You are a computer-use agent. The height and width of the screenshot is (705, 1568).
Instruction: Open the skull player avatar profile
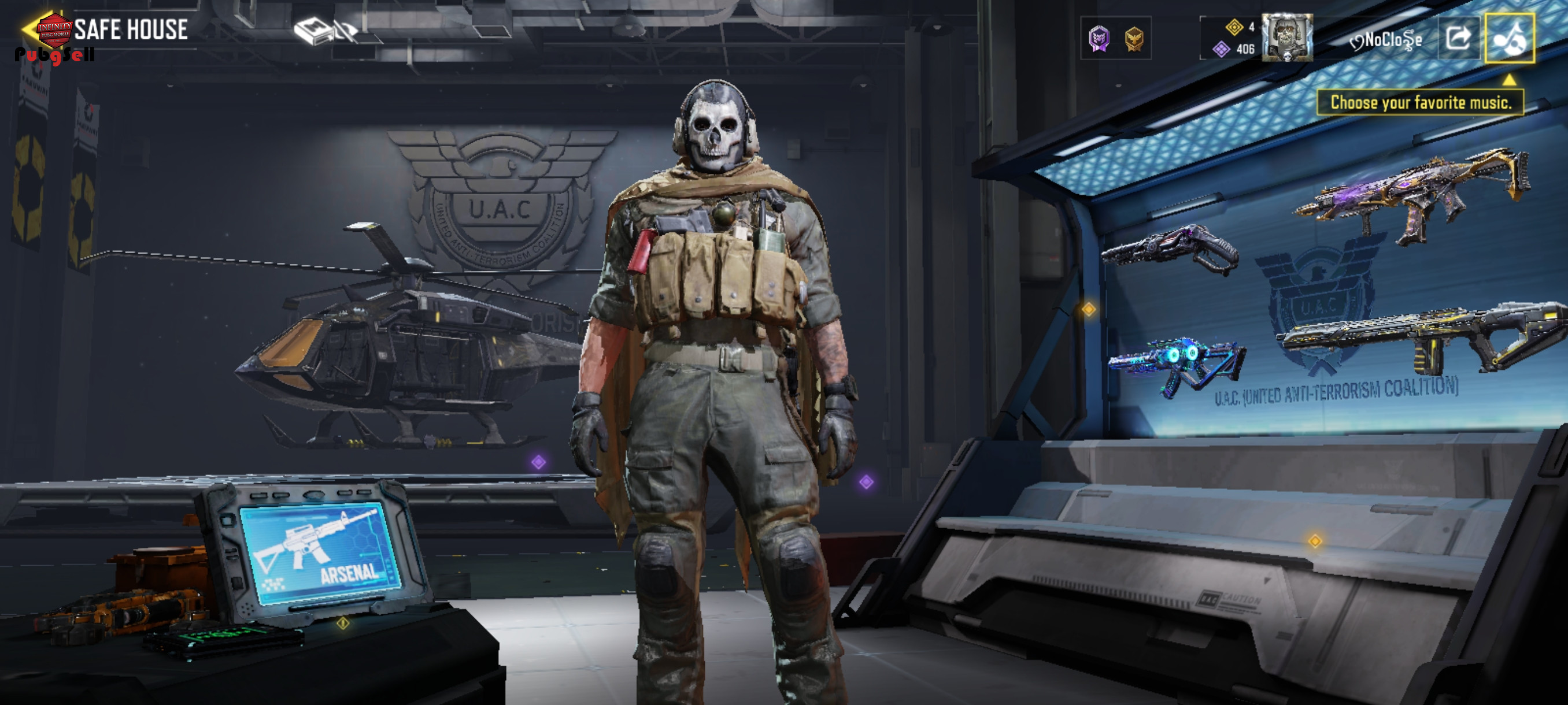coord(1286,38)
